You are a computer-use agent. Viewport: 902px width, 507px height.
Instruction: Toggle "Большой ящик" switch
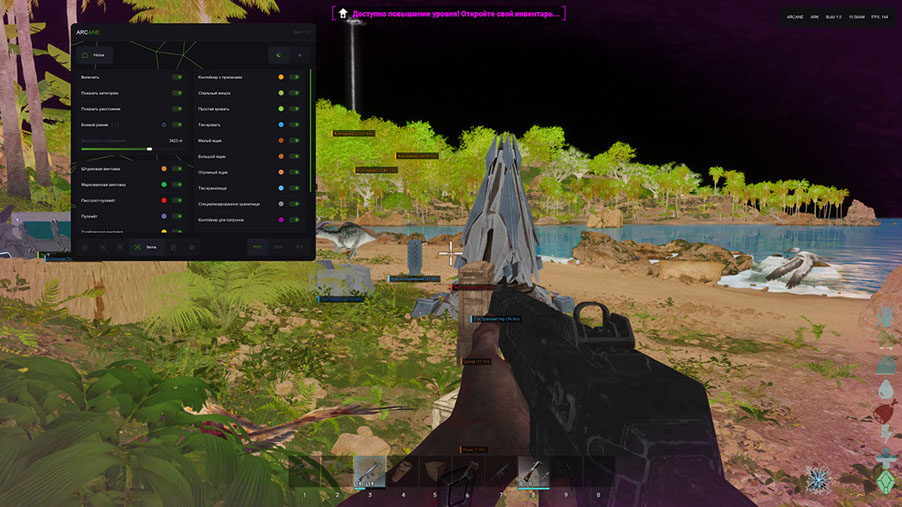pos(295,156)
